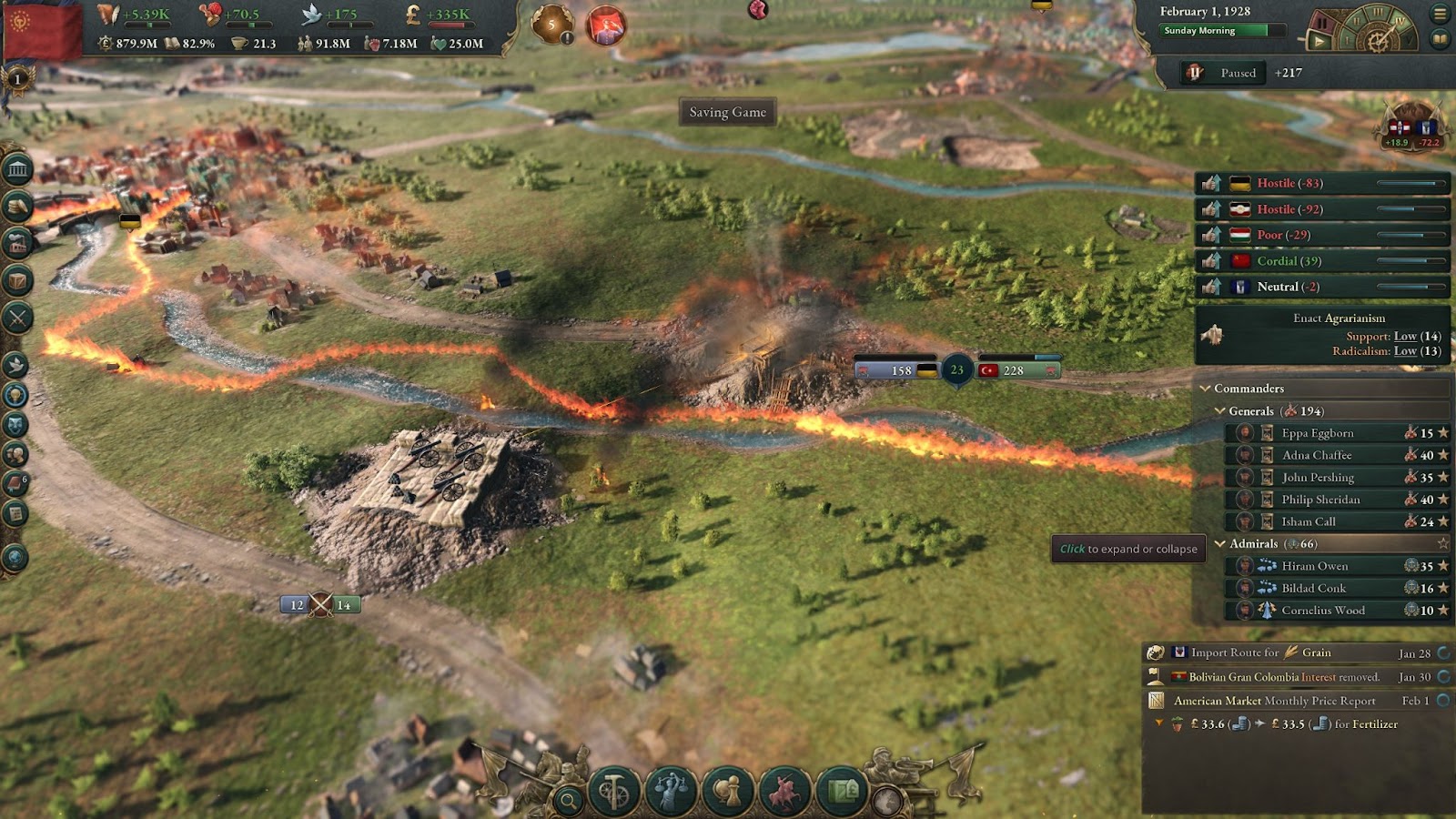The image size is (1456, 819).
Task: Open the Vickypedia book button
Action: pos(1440,39)
